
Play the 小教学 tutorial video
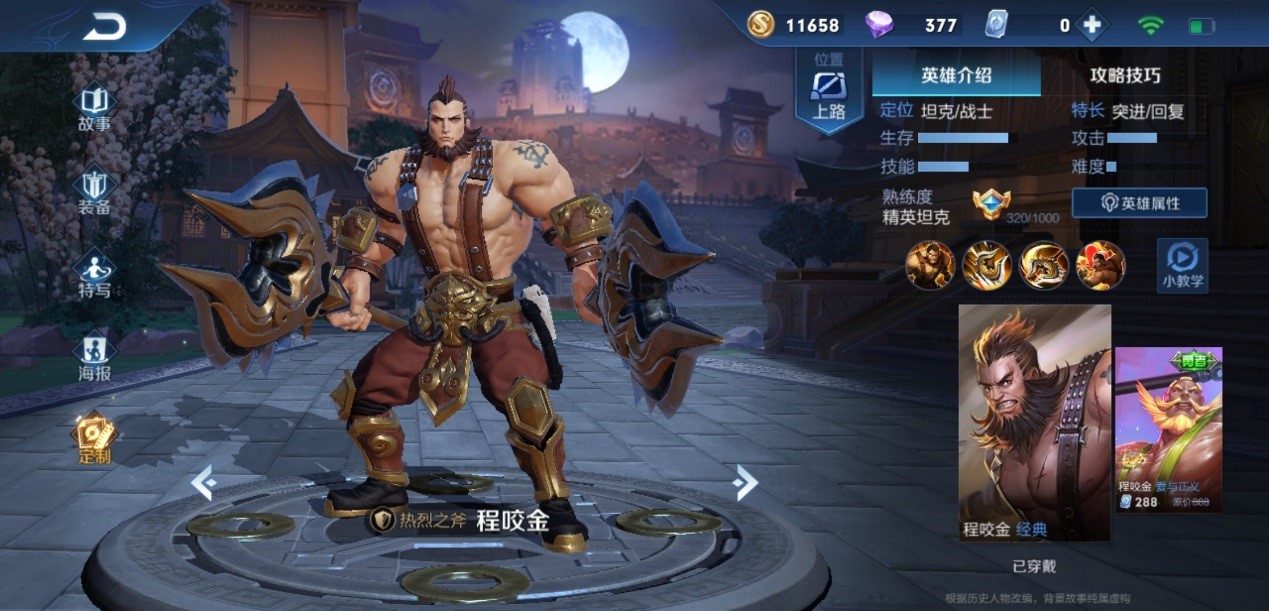(x=1182, y=265)
